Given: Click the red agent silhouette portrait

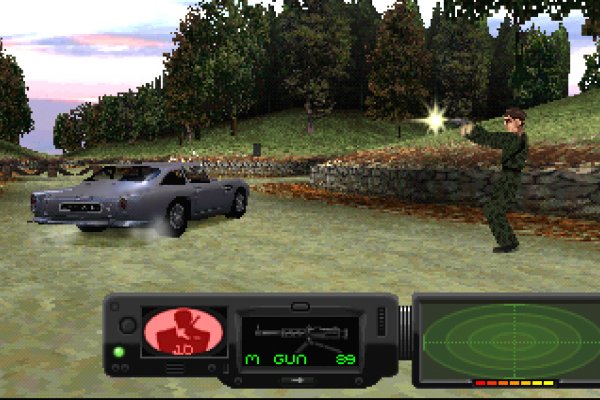Looking at the screenshot, I should [177, 333].
